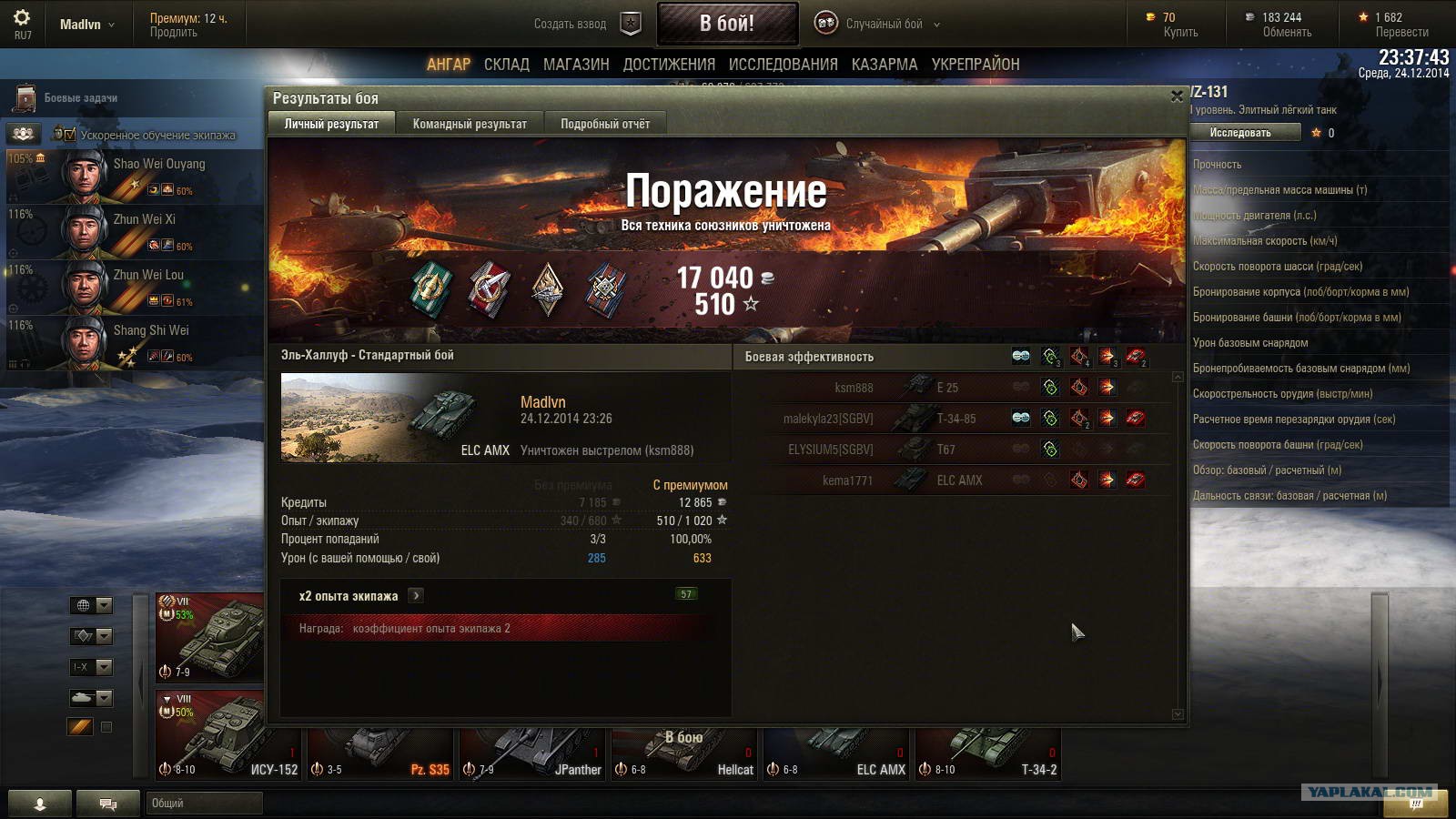Click the Исследовать button
1456x819 pixels.
point(1240,133)
